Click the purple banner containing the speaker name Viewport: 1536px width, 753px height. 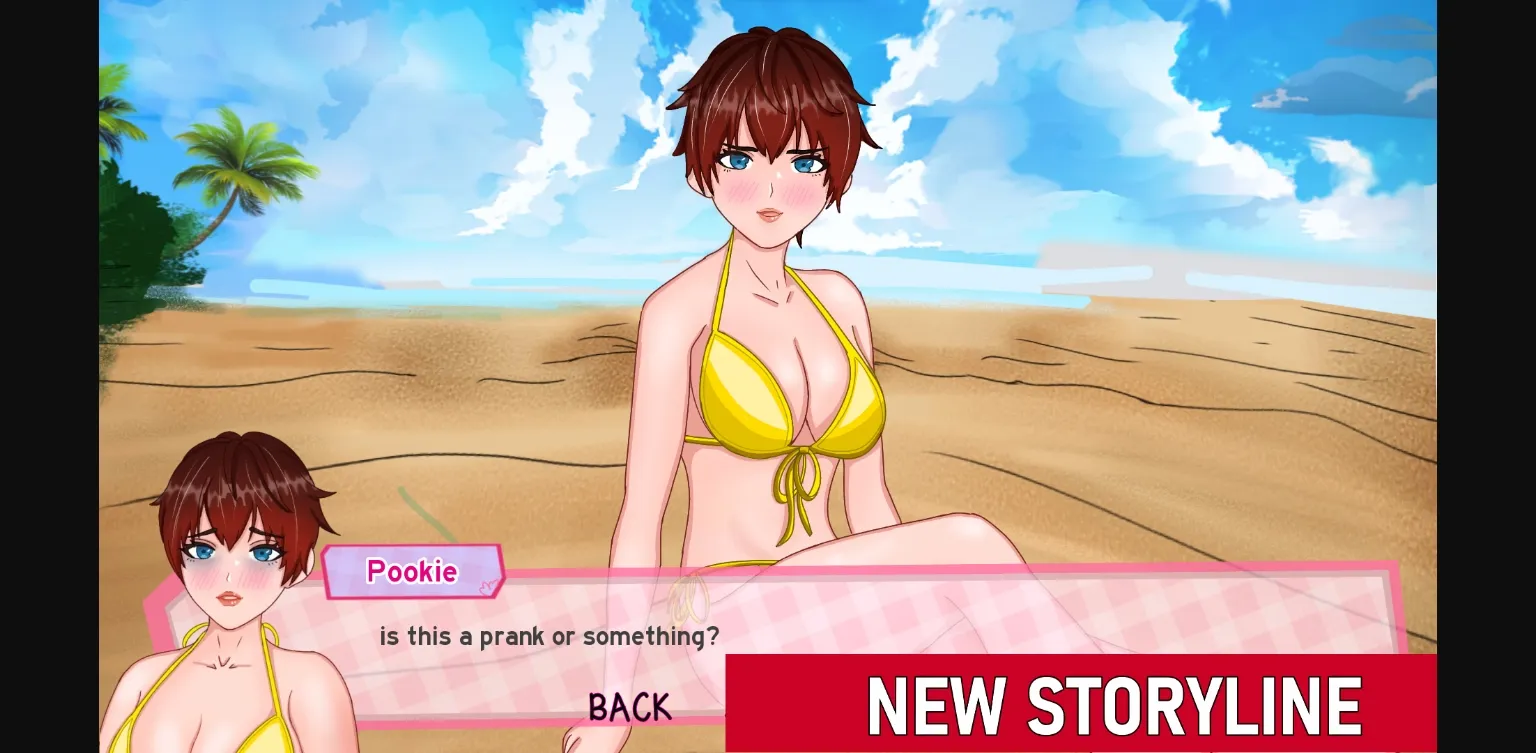pos(412,571)
